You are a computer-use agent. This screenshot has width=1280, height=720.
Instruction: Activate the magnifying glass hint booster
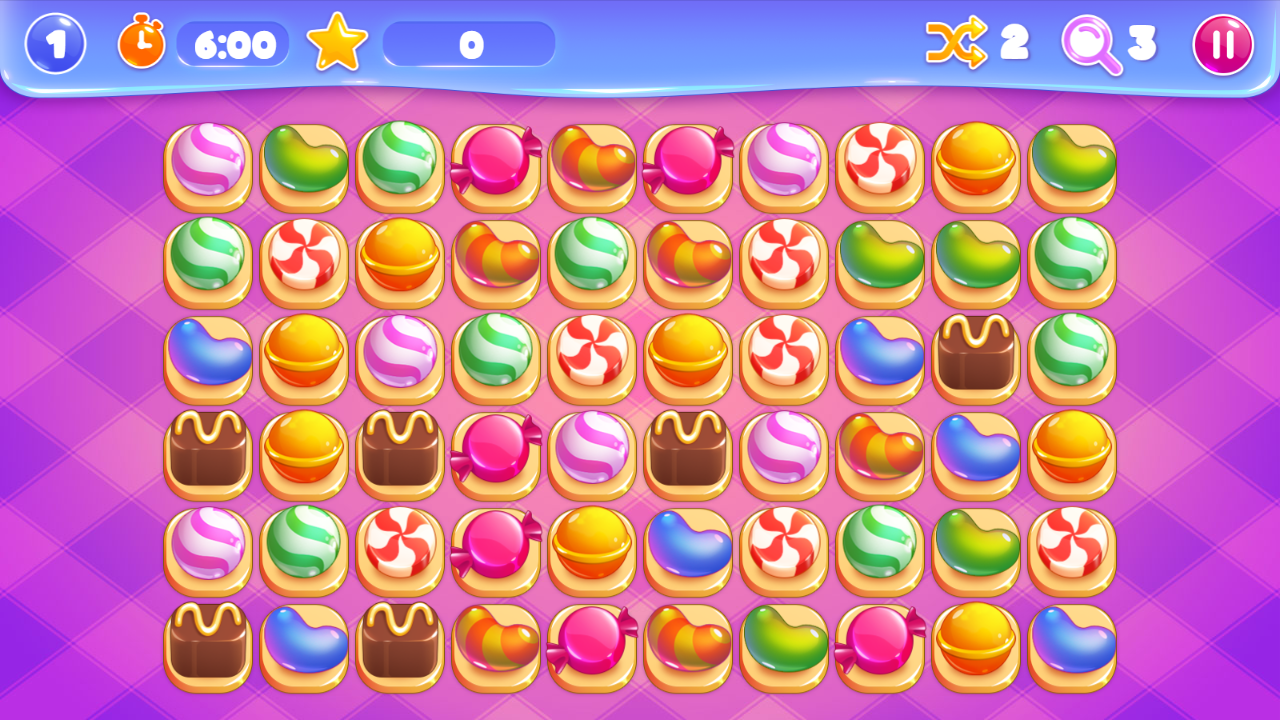pos(1095,44)
